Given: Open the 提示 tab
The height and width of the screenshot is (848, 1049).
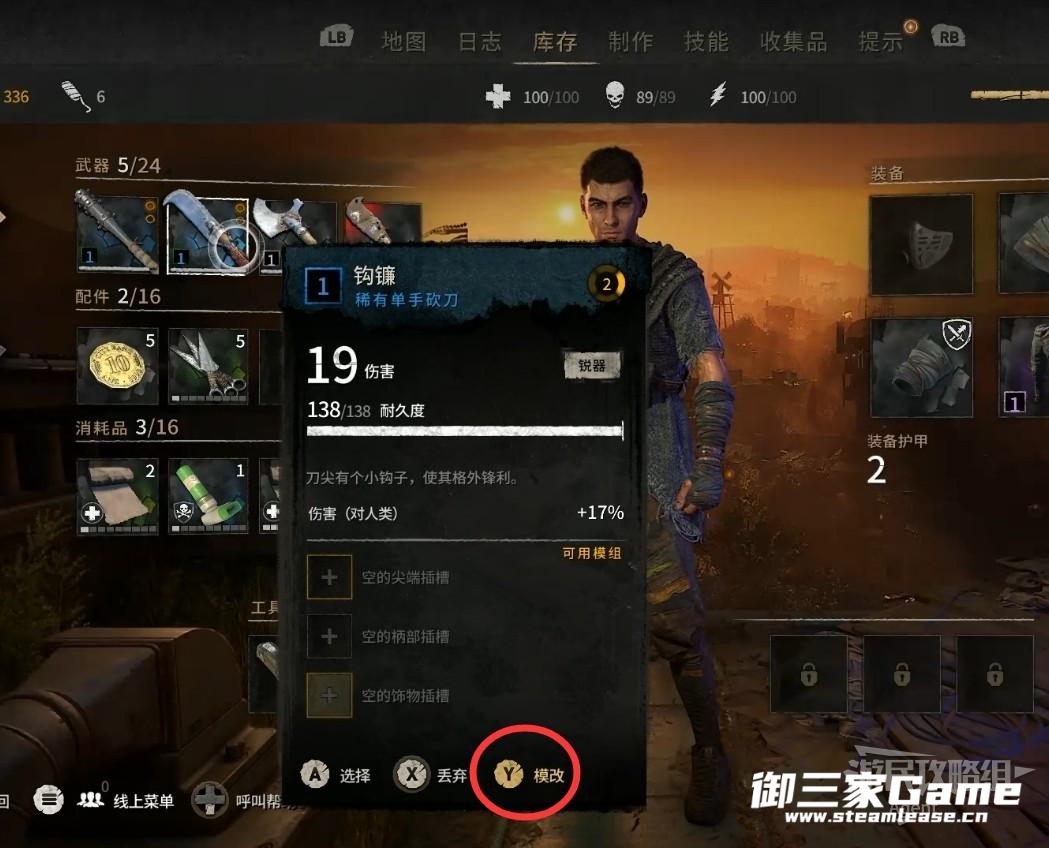Looking at the screenshot, I should pos(881,41).
